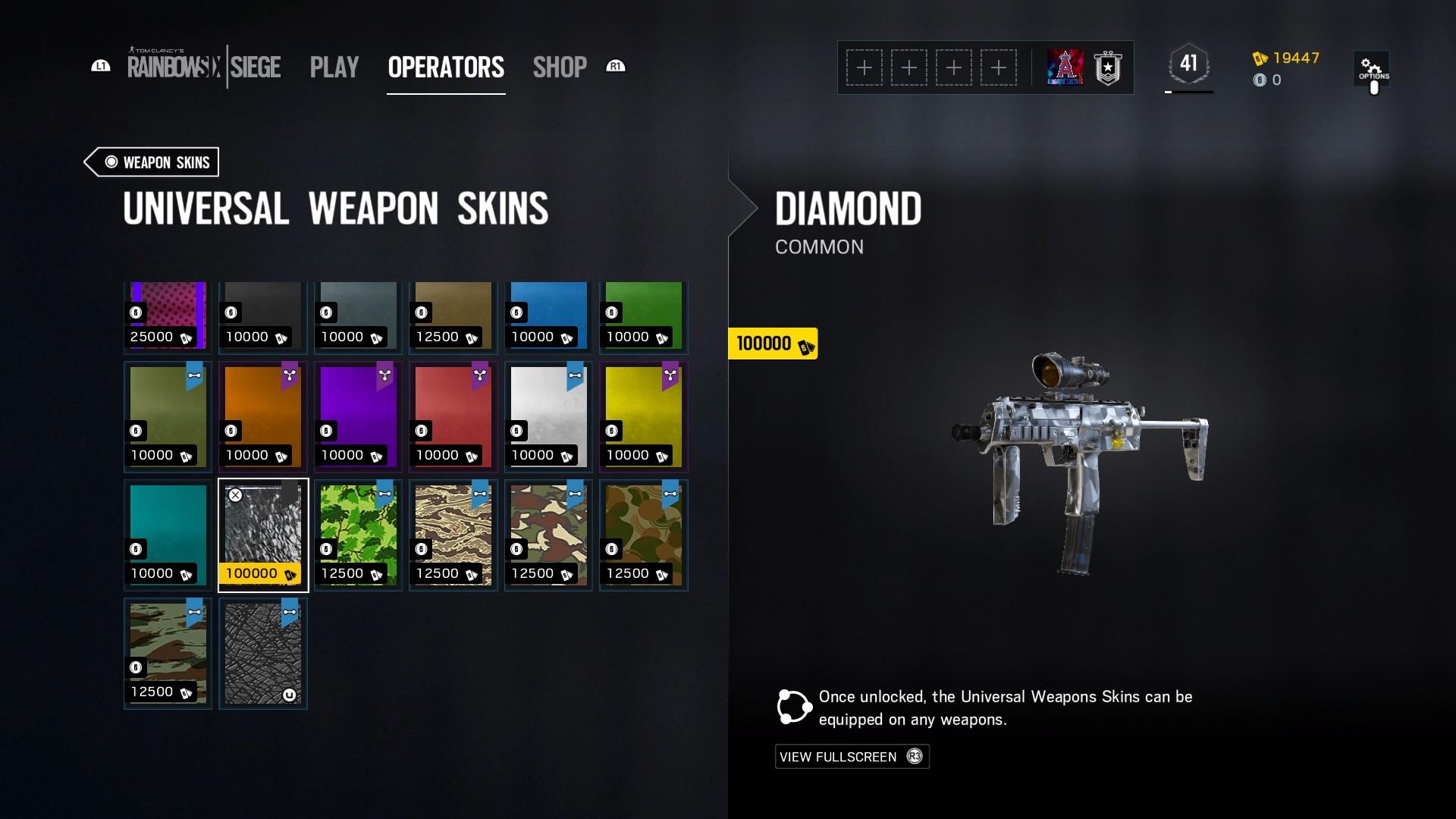Screen dimensions: 1456x819
Task: Click the yellow 100000 price tag for Diamond
Action: click(771, 344)
